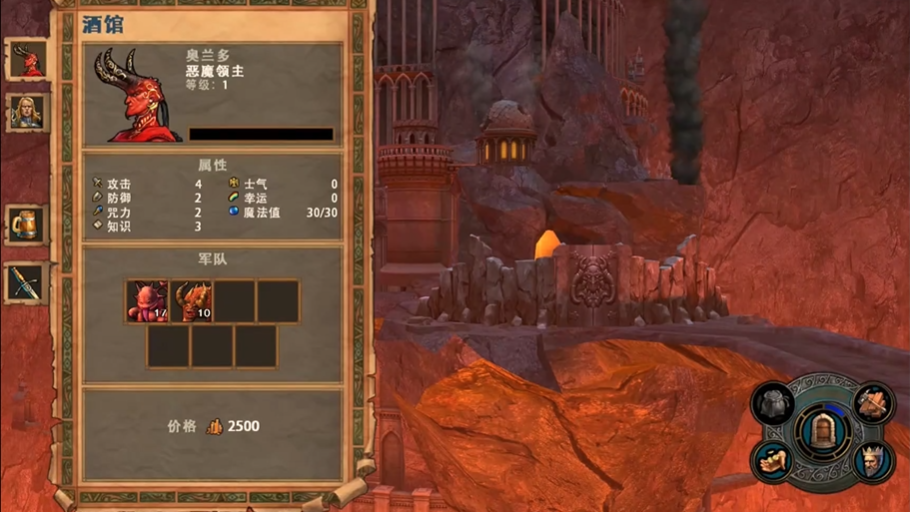Image resolution: width=910 pixels, height=512 pixels.
Task: Select the horned demon stack of 10
Action: click(x=191, y=301)
